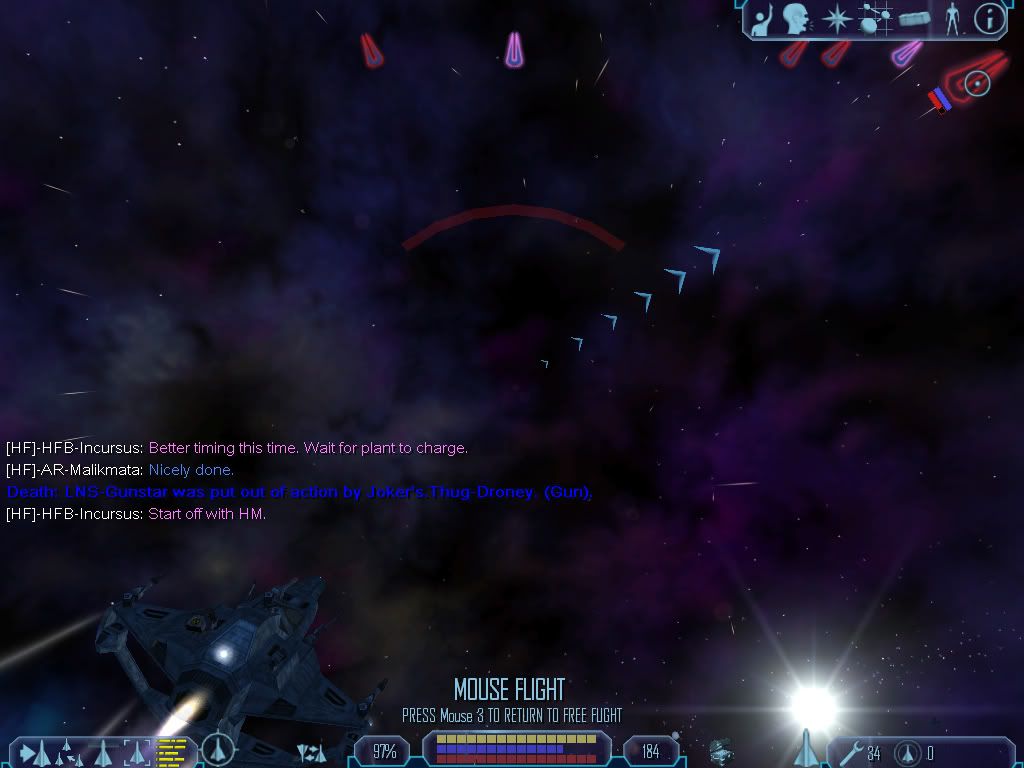This screenshot has width=1024, height=768.
Task: Open the standing humanoid figure icon
Action: point(952,18)
